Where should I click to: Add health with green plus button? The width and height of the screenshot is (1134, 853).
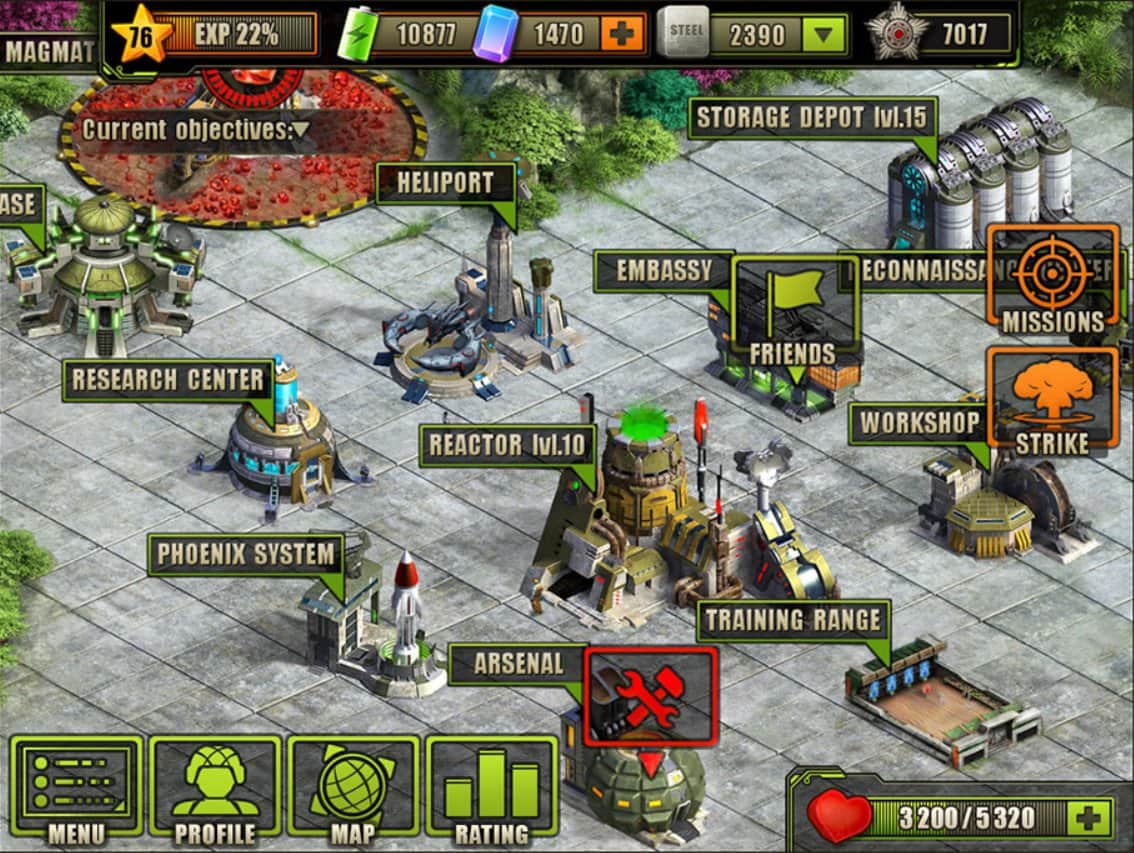point(1088,817)
